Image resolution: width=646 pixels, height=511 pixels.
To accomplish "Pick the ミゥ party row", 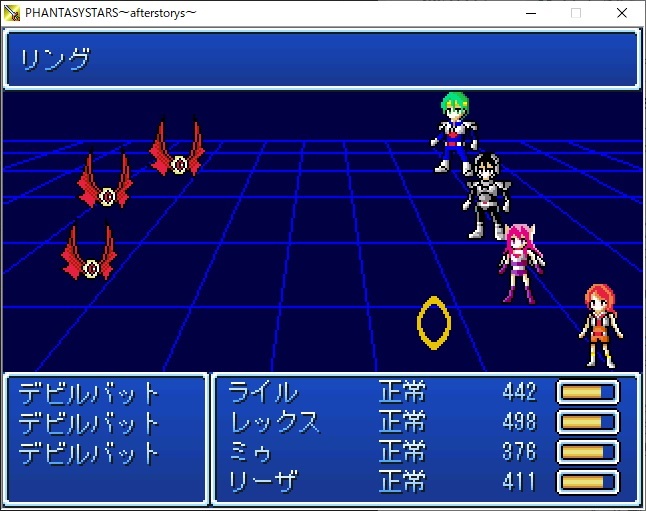I will [x=251, y=452].
